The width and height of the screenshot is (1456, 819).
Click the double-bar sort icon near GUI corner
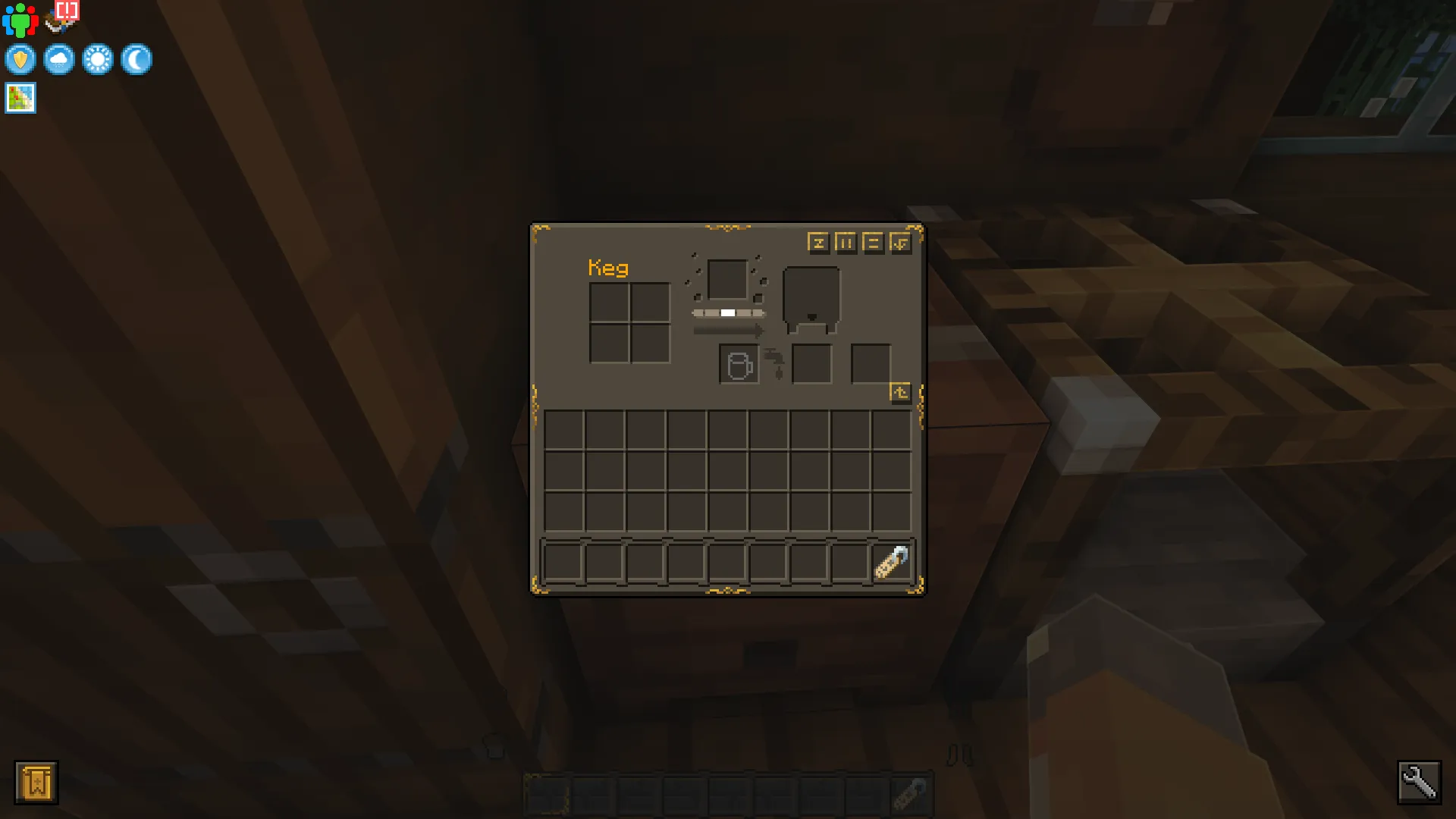coord(874,243)
